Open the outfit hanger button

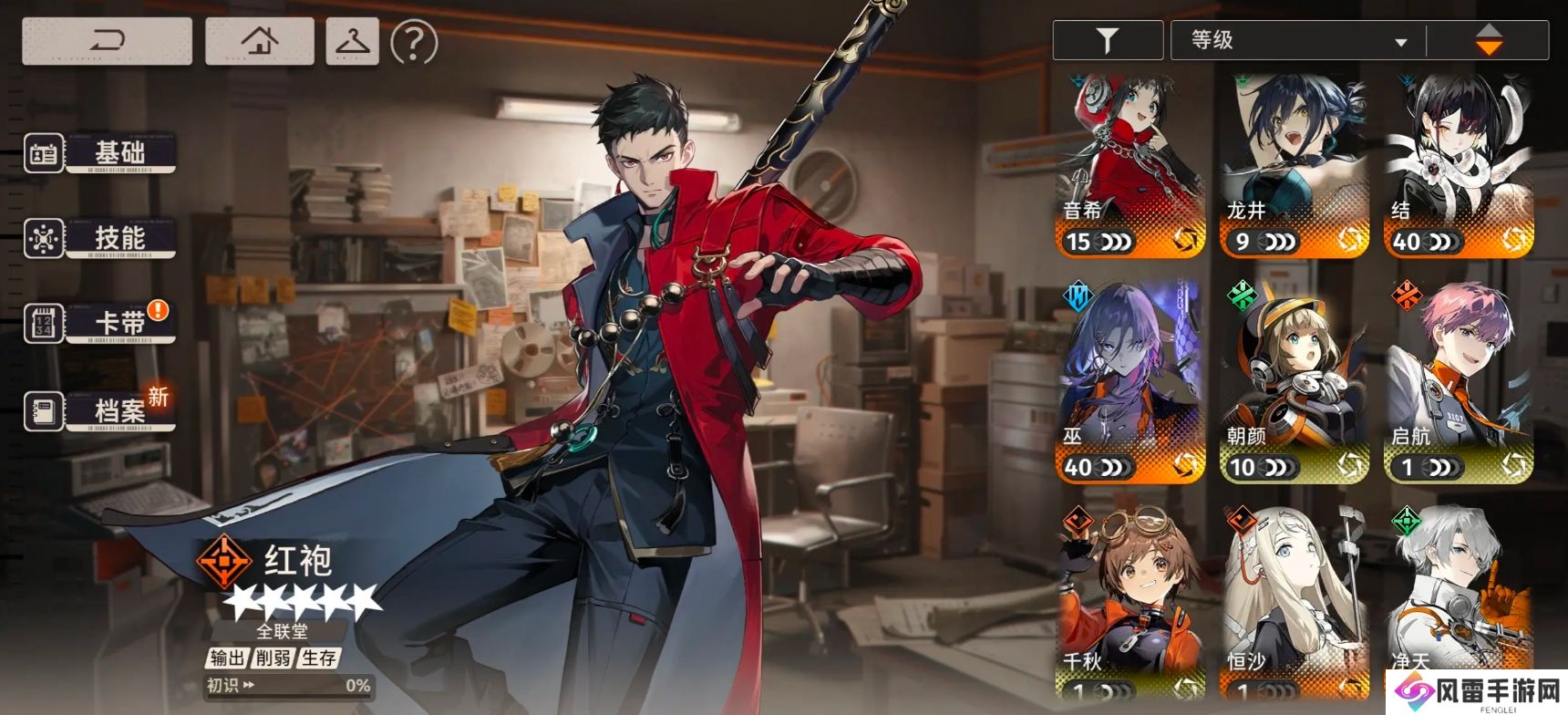click(352, 41)
